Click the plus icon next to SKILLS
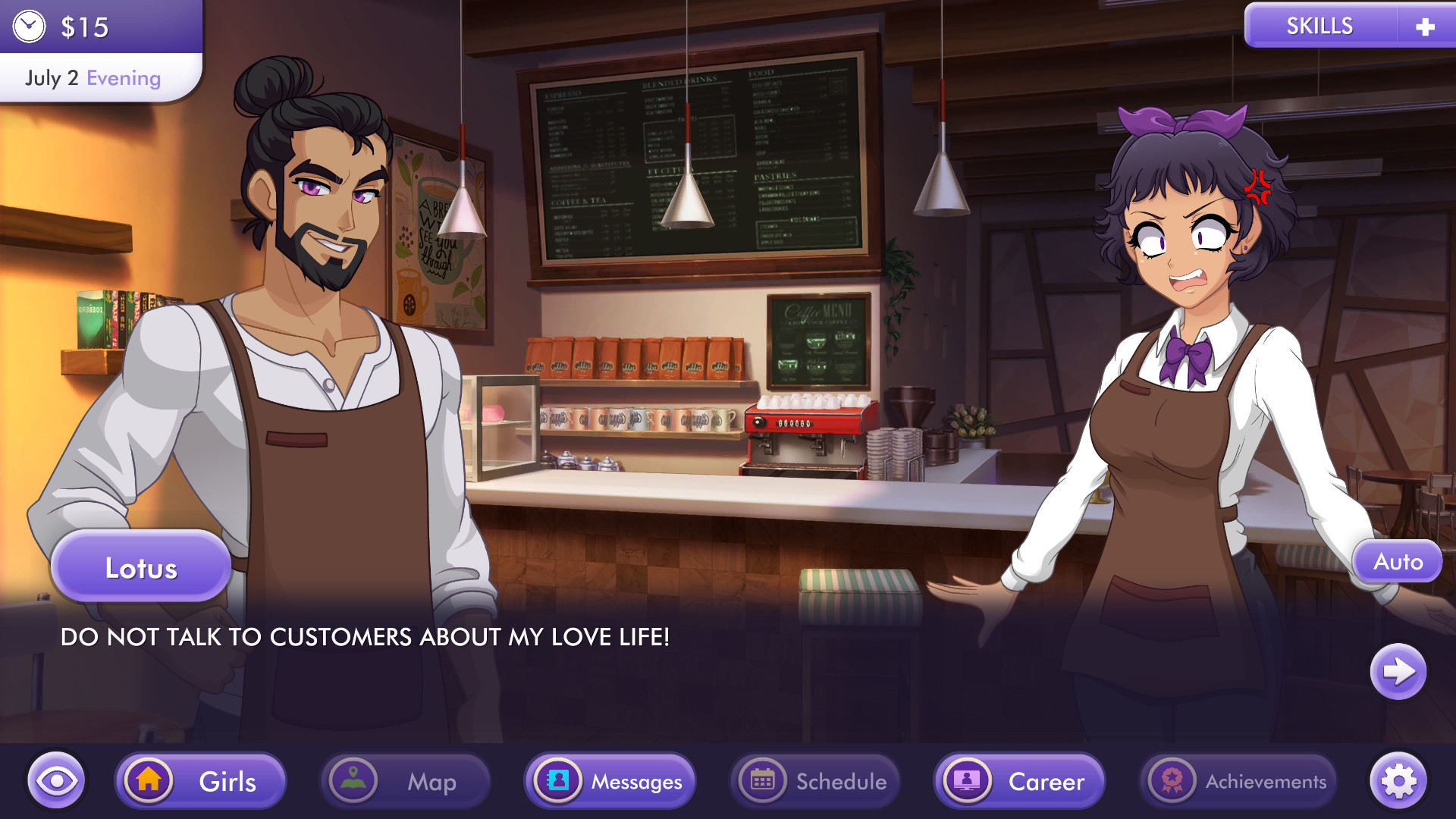The height and width of the screenshot is (819, 1456). (1425, 25)
